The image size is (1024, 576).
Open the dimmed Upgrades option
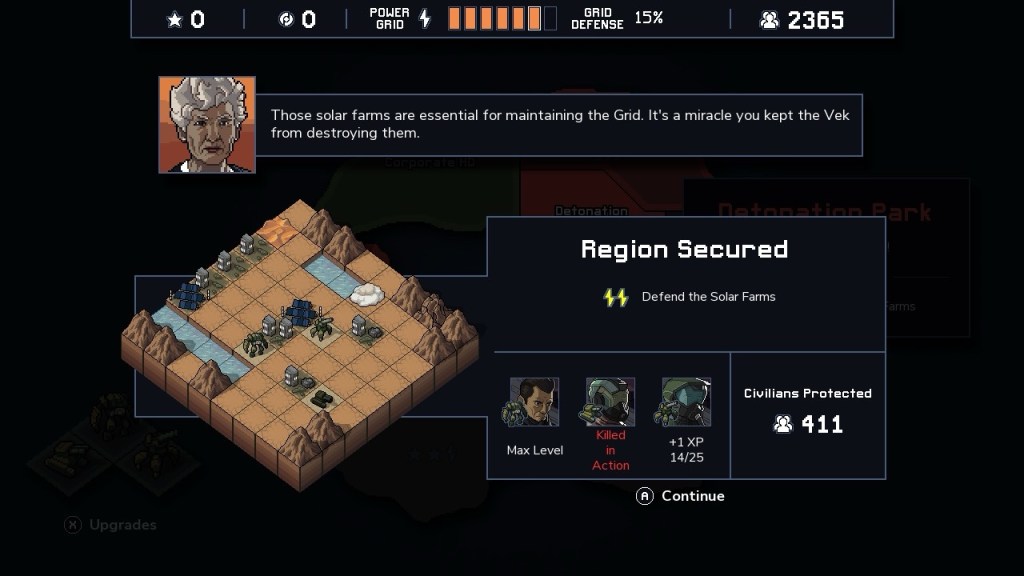pos(110,525)
